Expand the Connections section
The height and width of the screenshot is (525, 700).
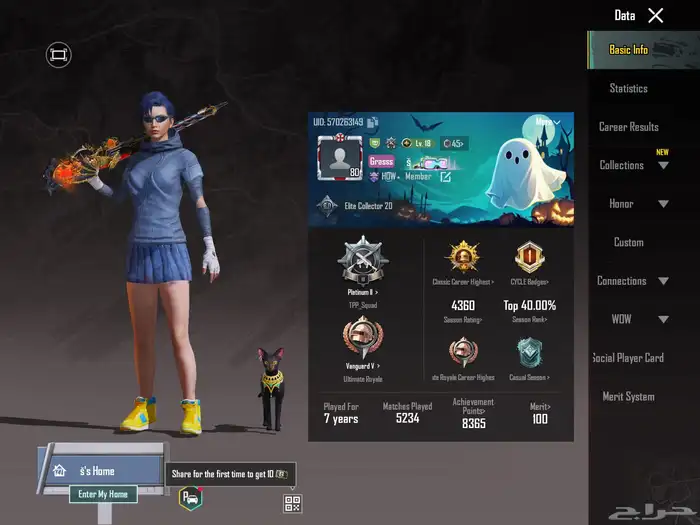(x=634, y=281)
